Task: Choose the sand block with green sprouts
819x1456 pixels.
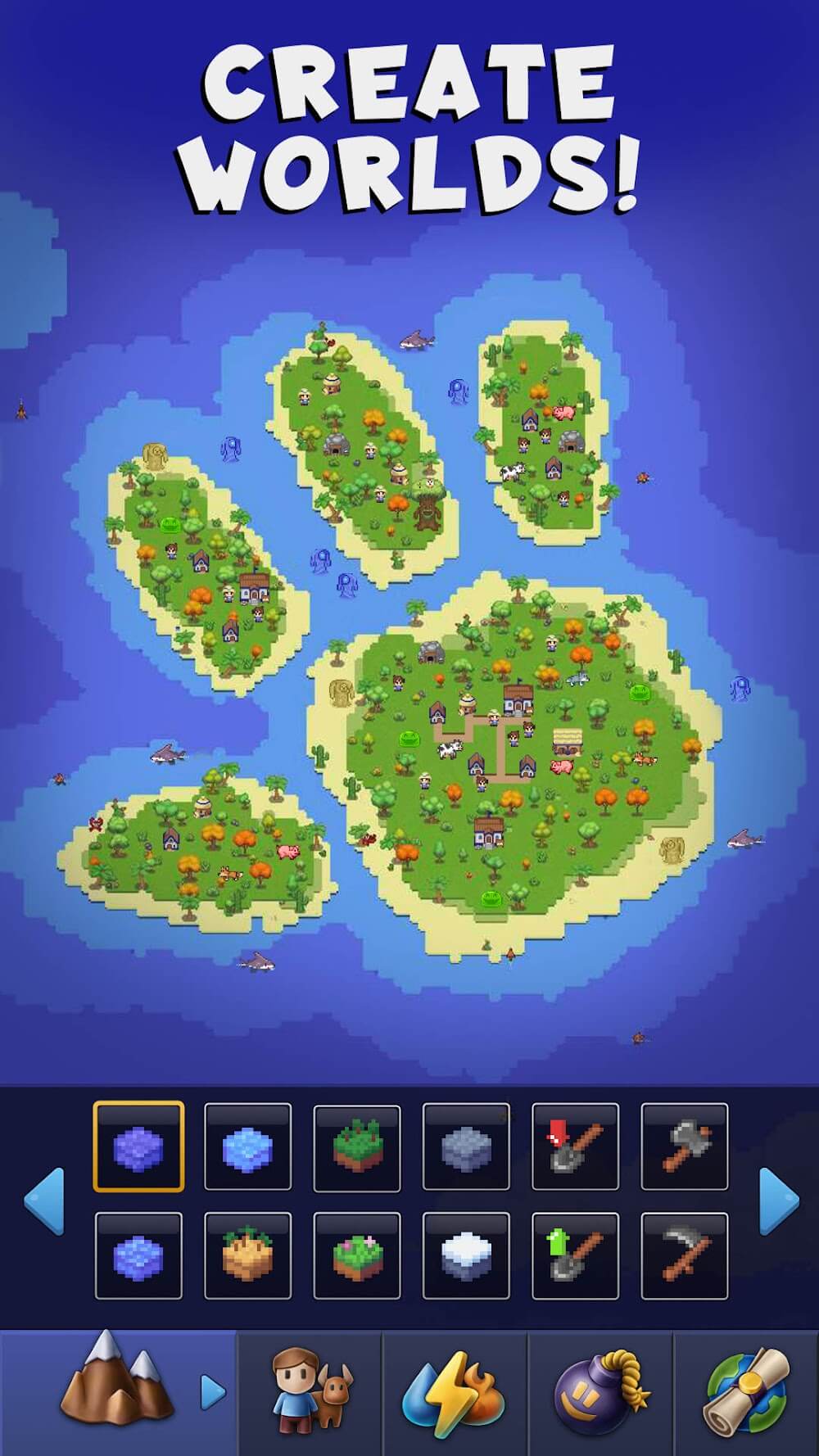Action: point(247,1255)
